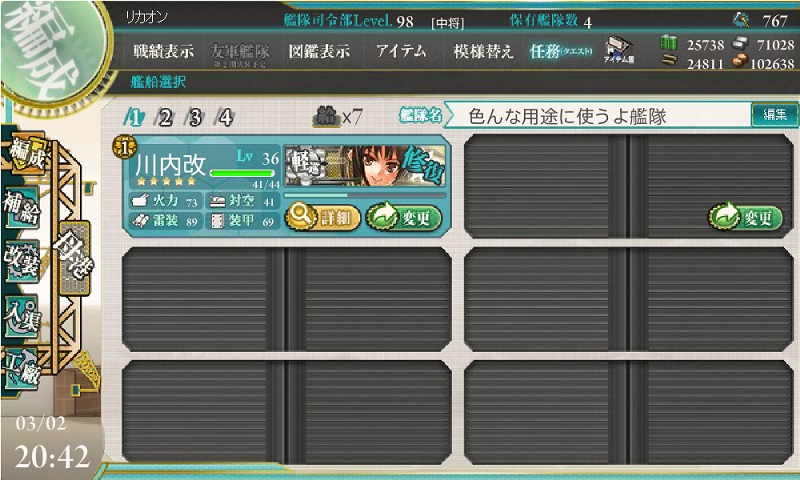Select fleet tab 1

134,118
